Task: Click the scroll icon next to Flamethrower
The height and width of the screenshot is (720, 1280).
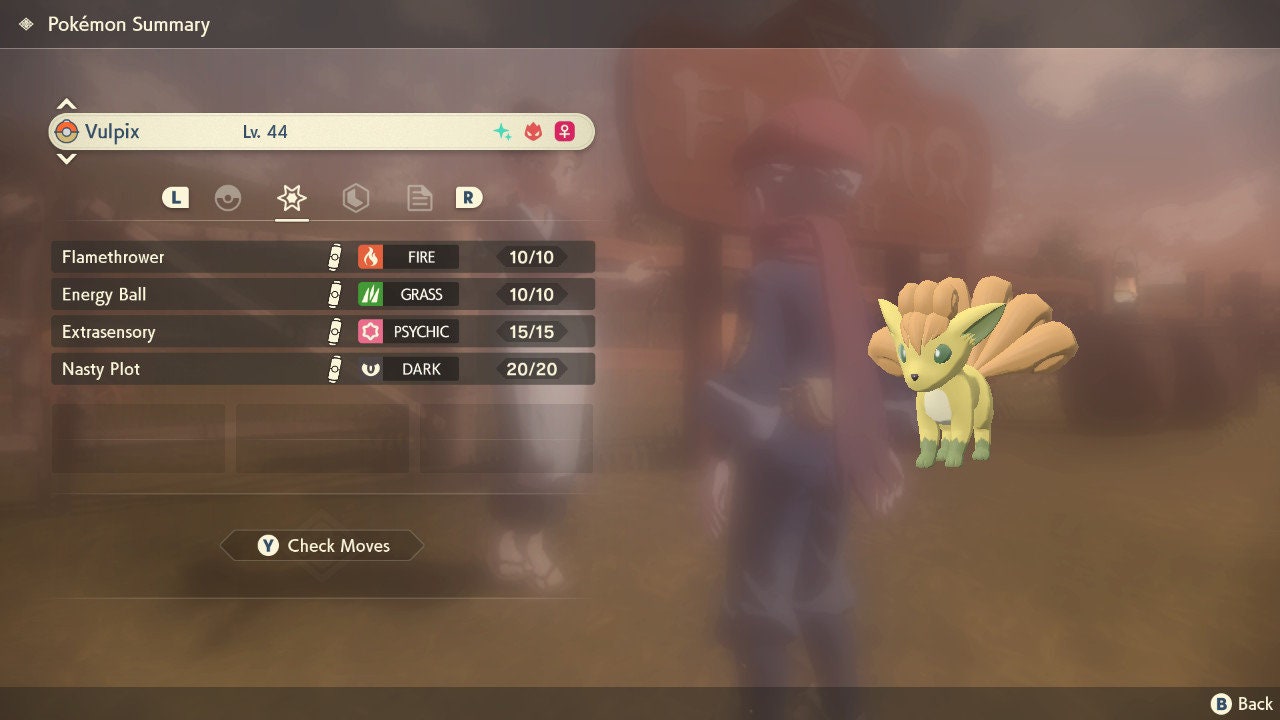Action: click(x=333, y=257)
